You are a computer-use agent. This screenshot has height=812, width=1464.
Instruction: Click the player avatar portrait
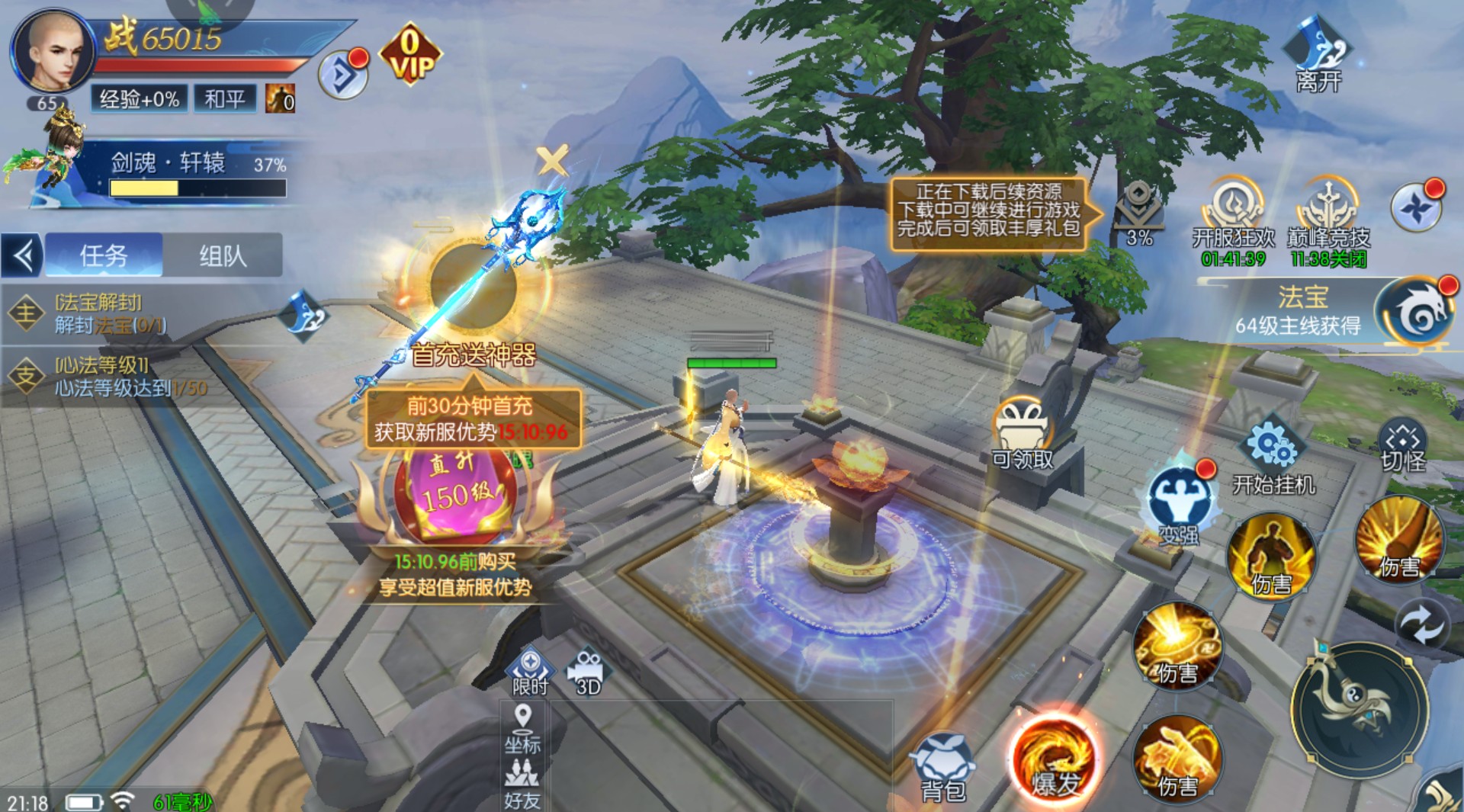[x=52, y=53]
